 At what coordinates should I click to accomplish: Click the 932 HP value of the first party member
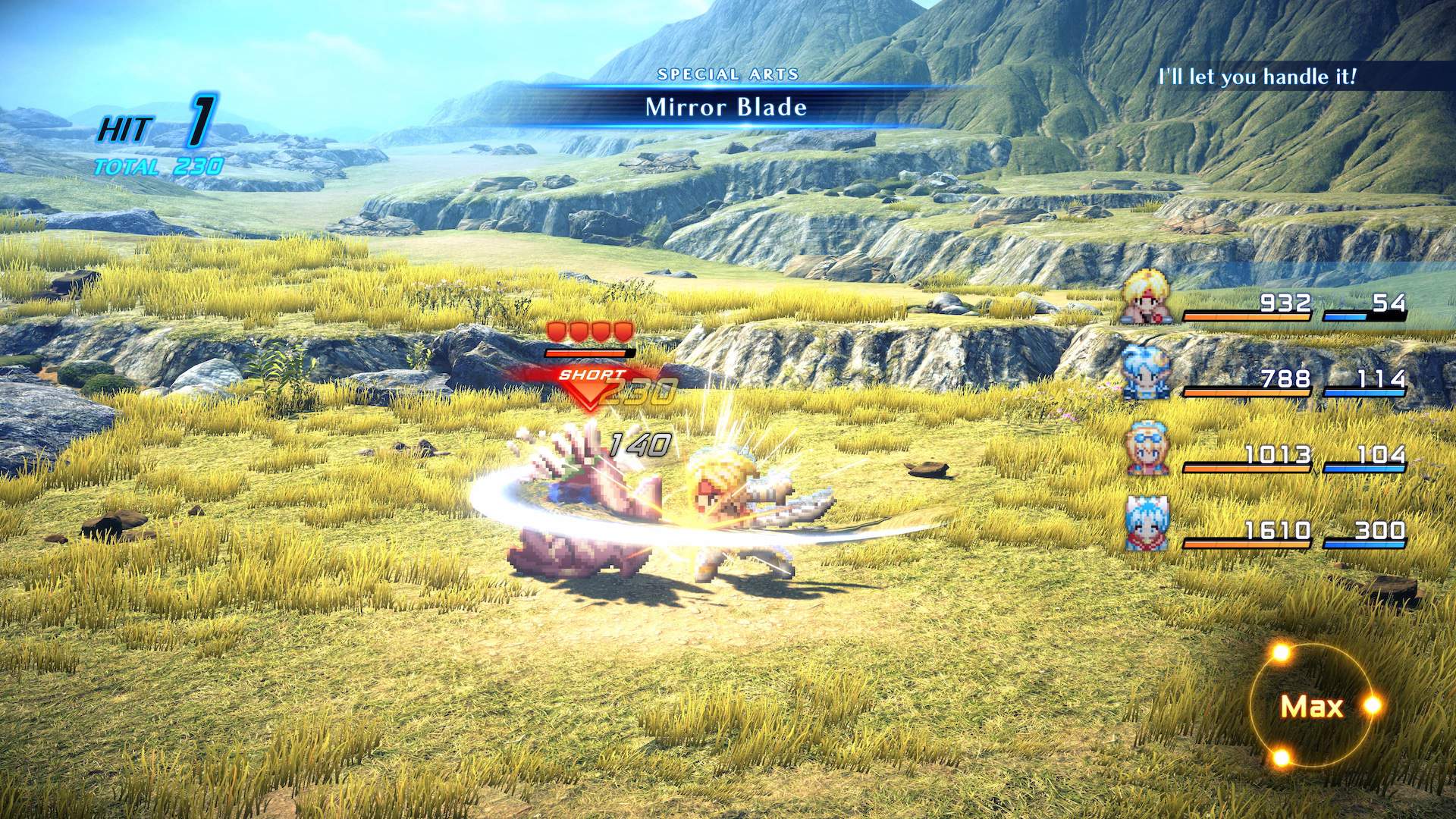[x=1284, y=303]
